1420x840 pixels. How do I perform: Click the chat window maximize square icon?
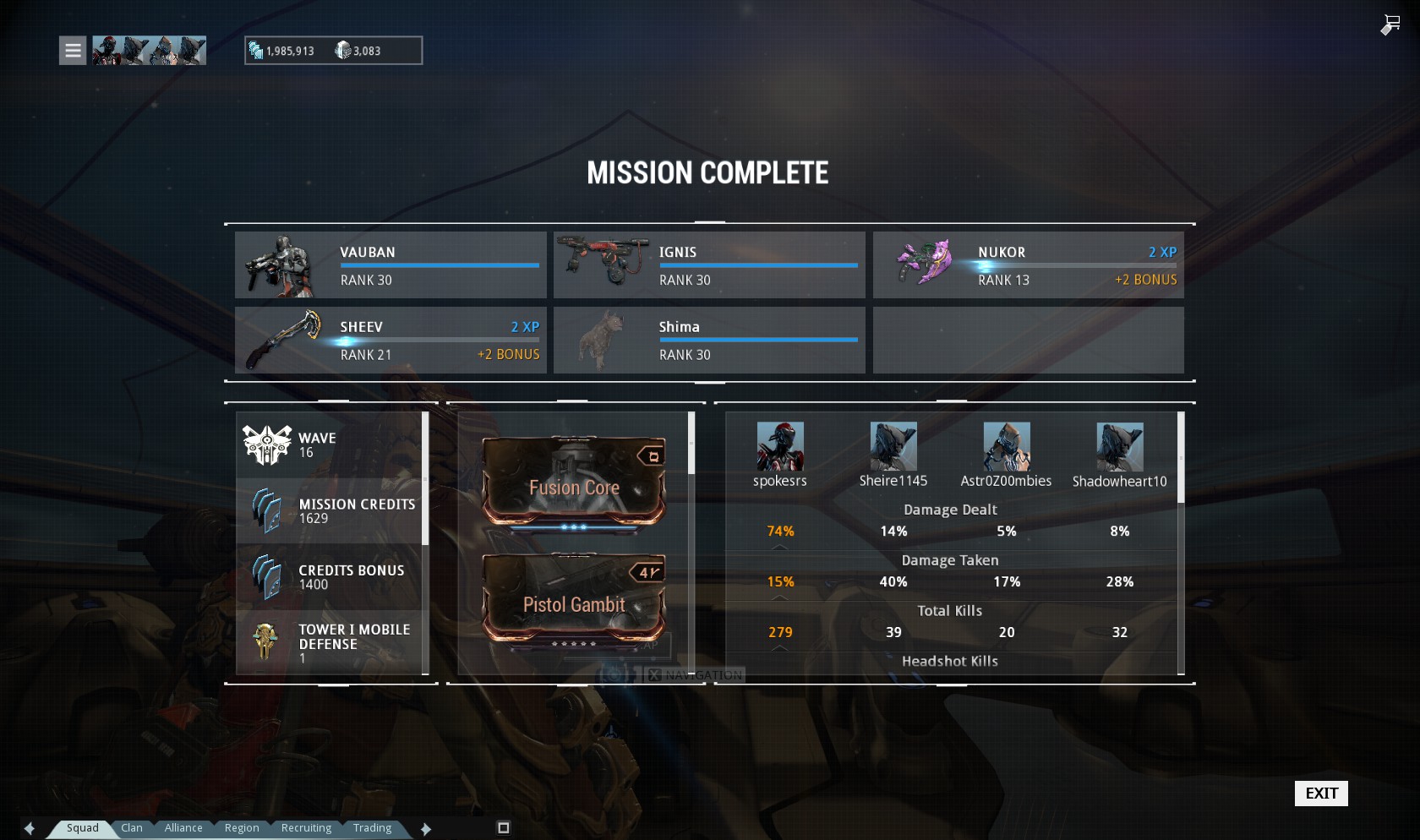pos(504,828)
